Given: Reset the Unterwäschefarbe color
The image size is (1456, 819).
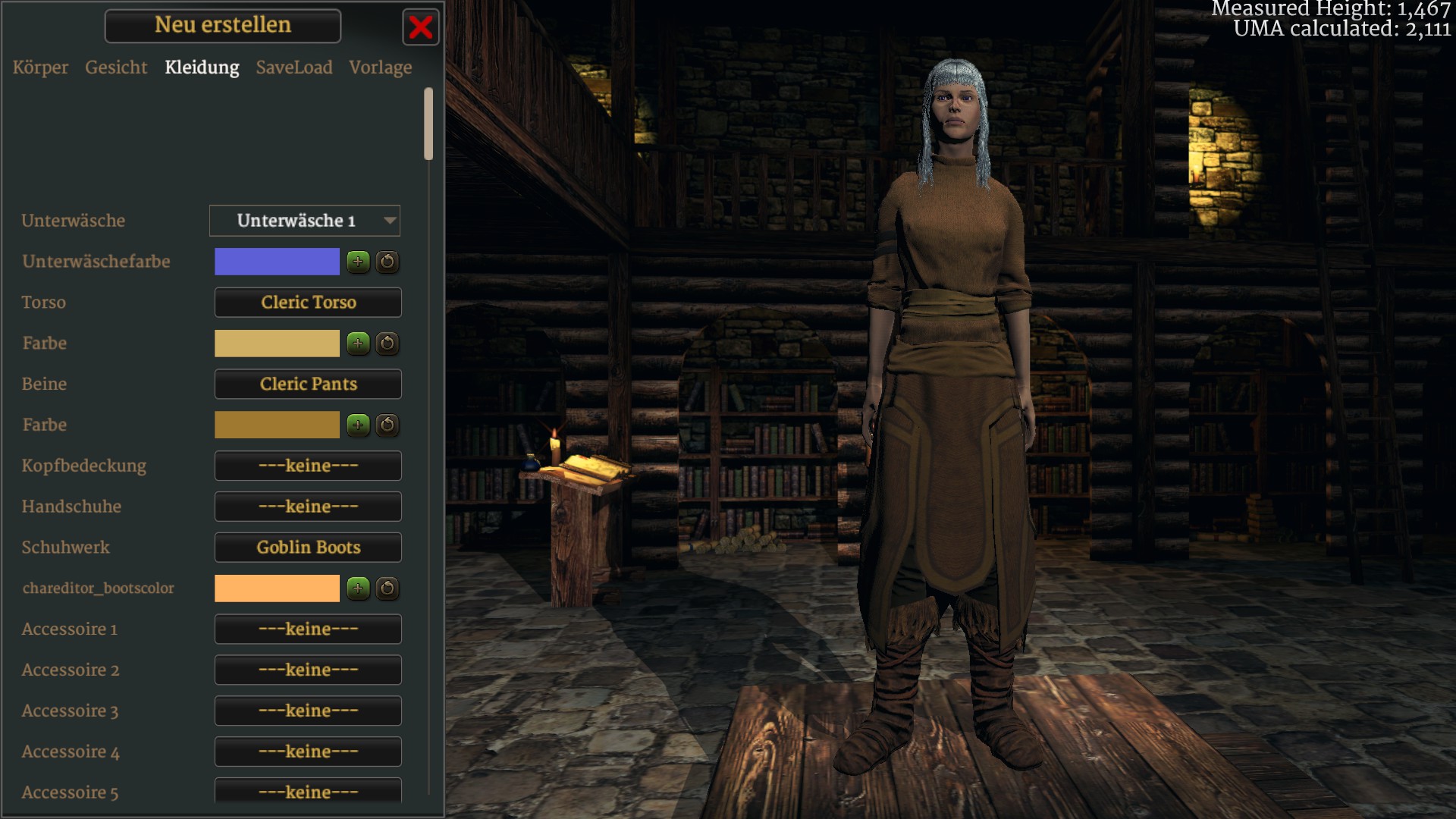Looking at the screenshot, I should click(388, 262).
